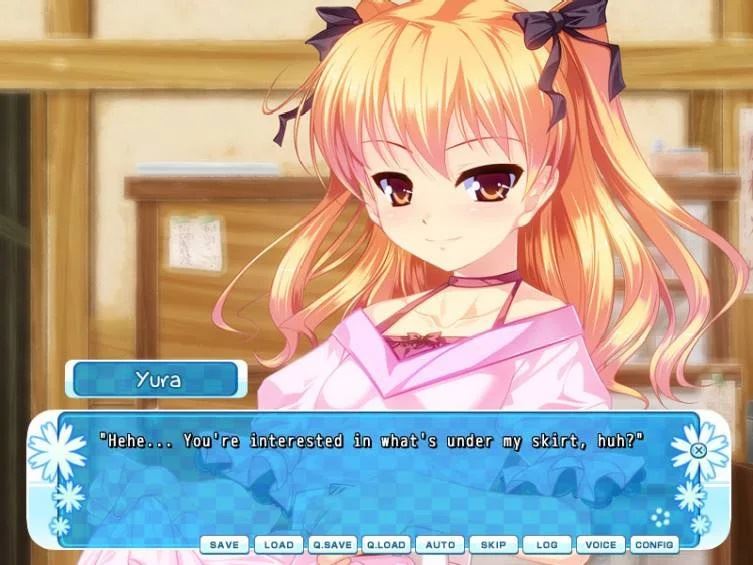Open the LOAD menu
753x565 pixels.
pos(279,545)
